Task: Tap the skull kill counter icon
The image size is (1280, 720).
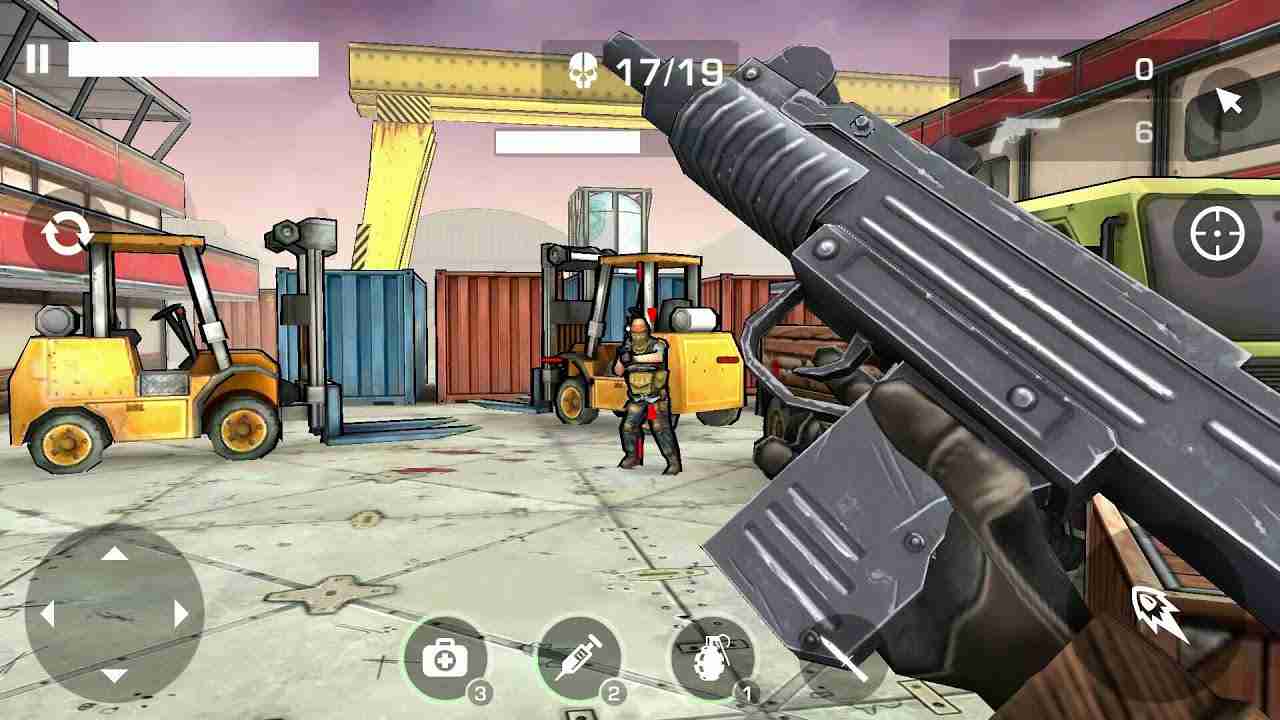Action: click(x=585, y=66)
